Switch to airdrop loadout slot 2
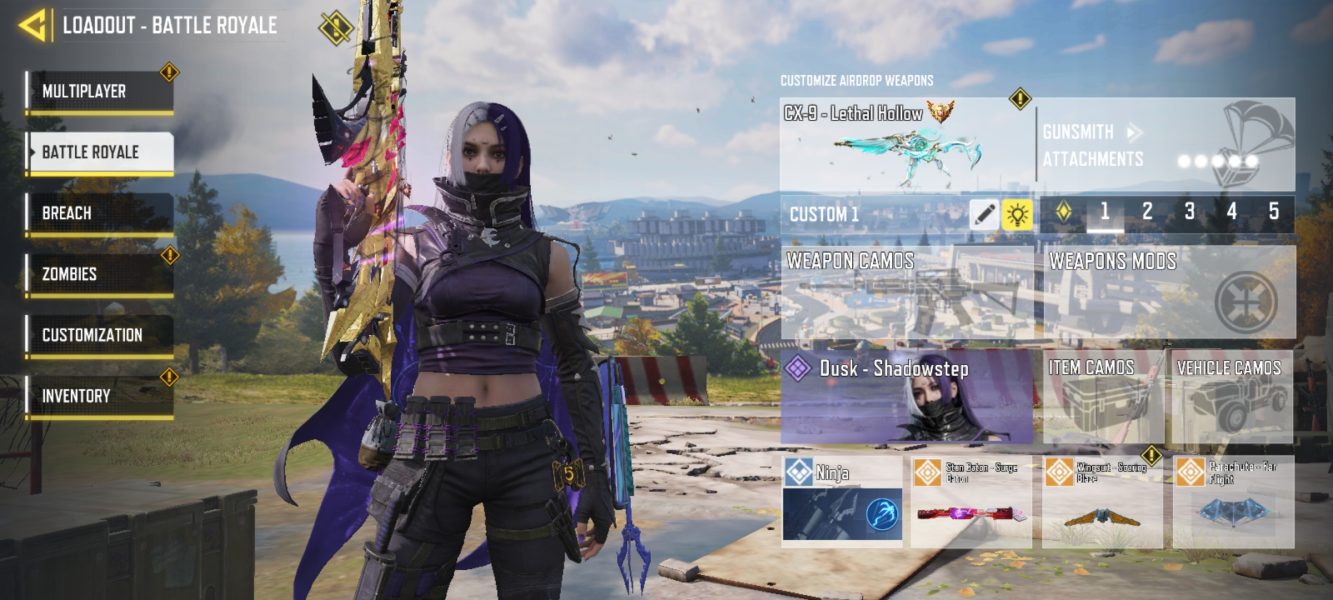Viewport: 1333px width, 600px height. (x=1147, y=212)
